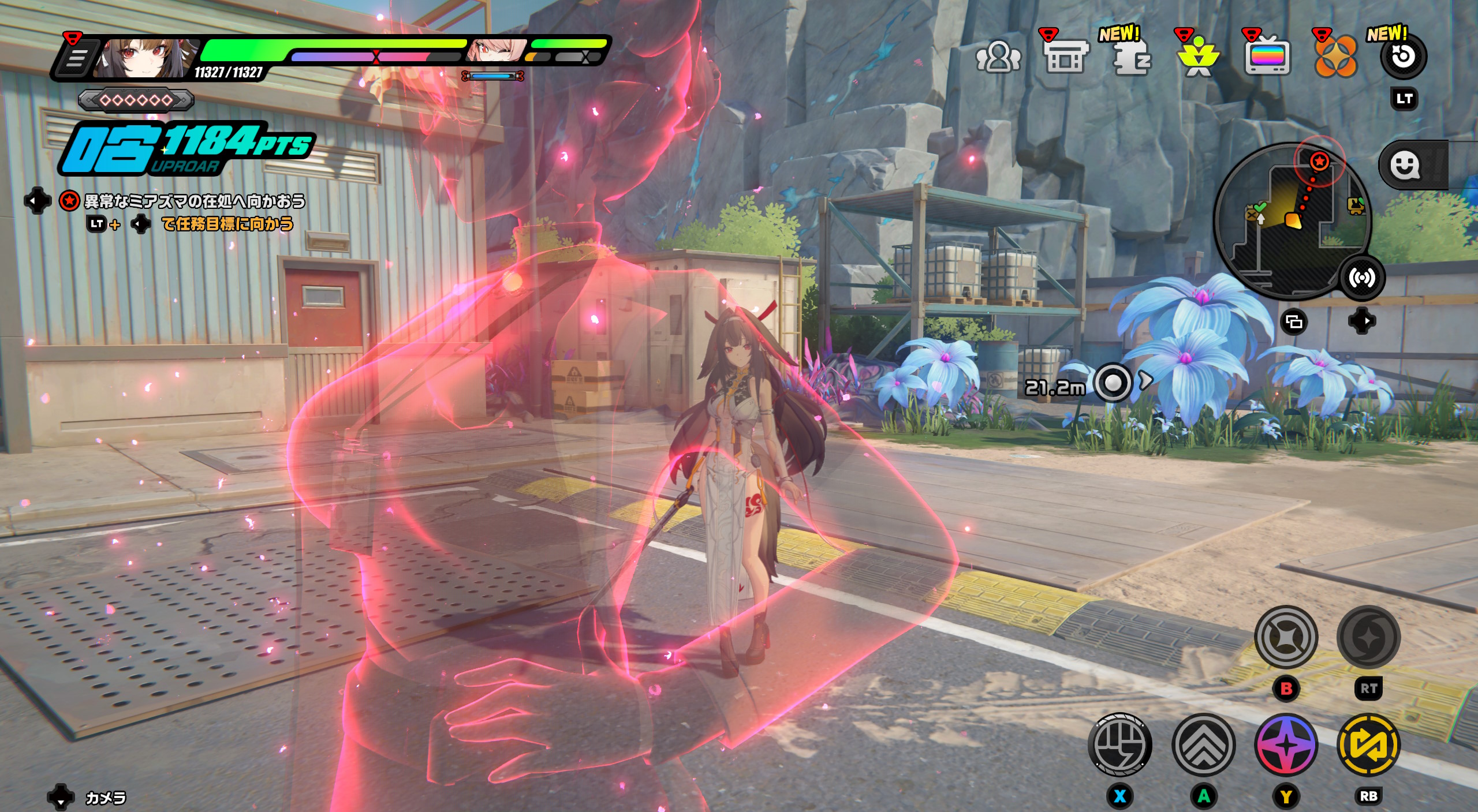
Task: Click the signal broadcast button on minimap
Action: click(1362, 278)
